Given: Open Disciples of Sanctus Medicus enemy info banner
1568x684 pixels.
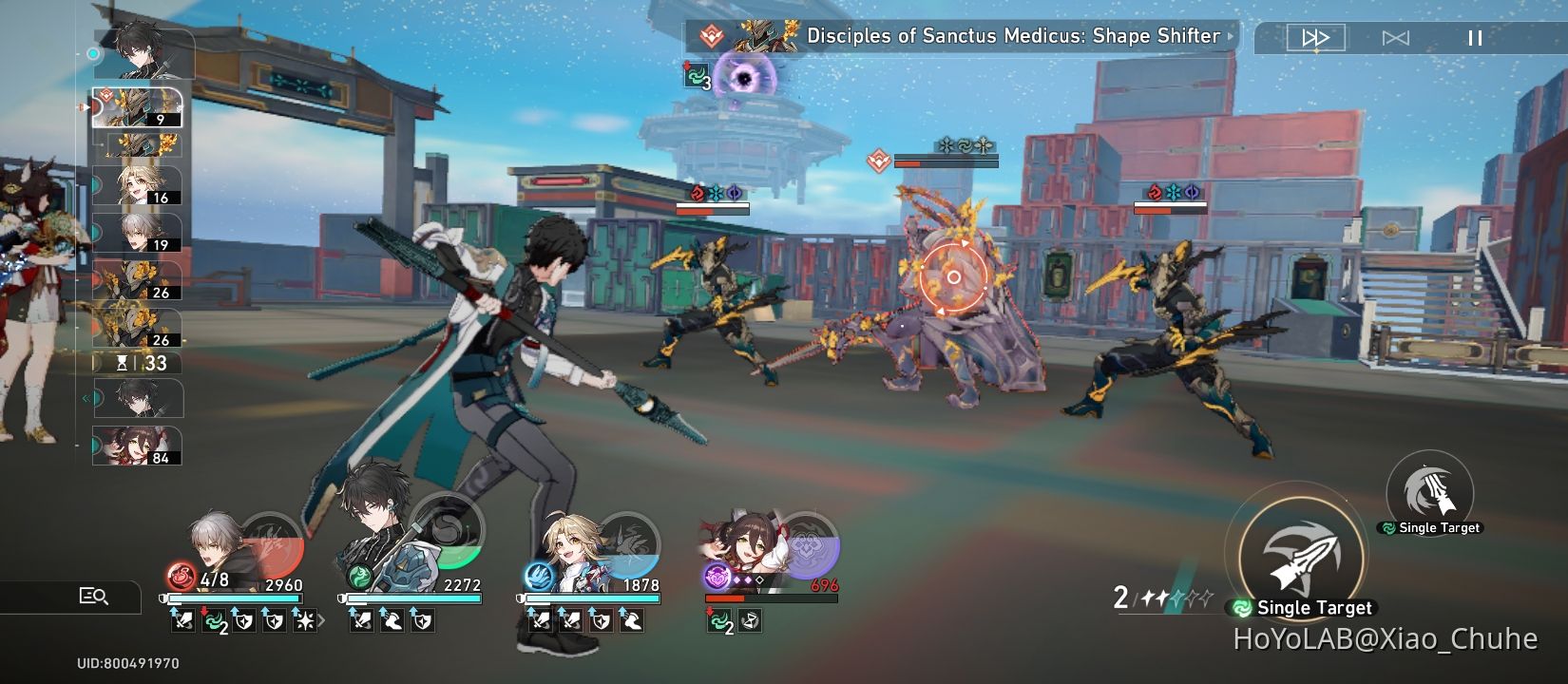Looking at the screenshot, I should (962, 37).
